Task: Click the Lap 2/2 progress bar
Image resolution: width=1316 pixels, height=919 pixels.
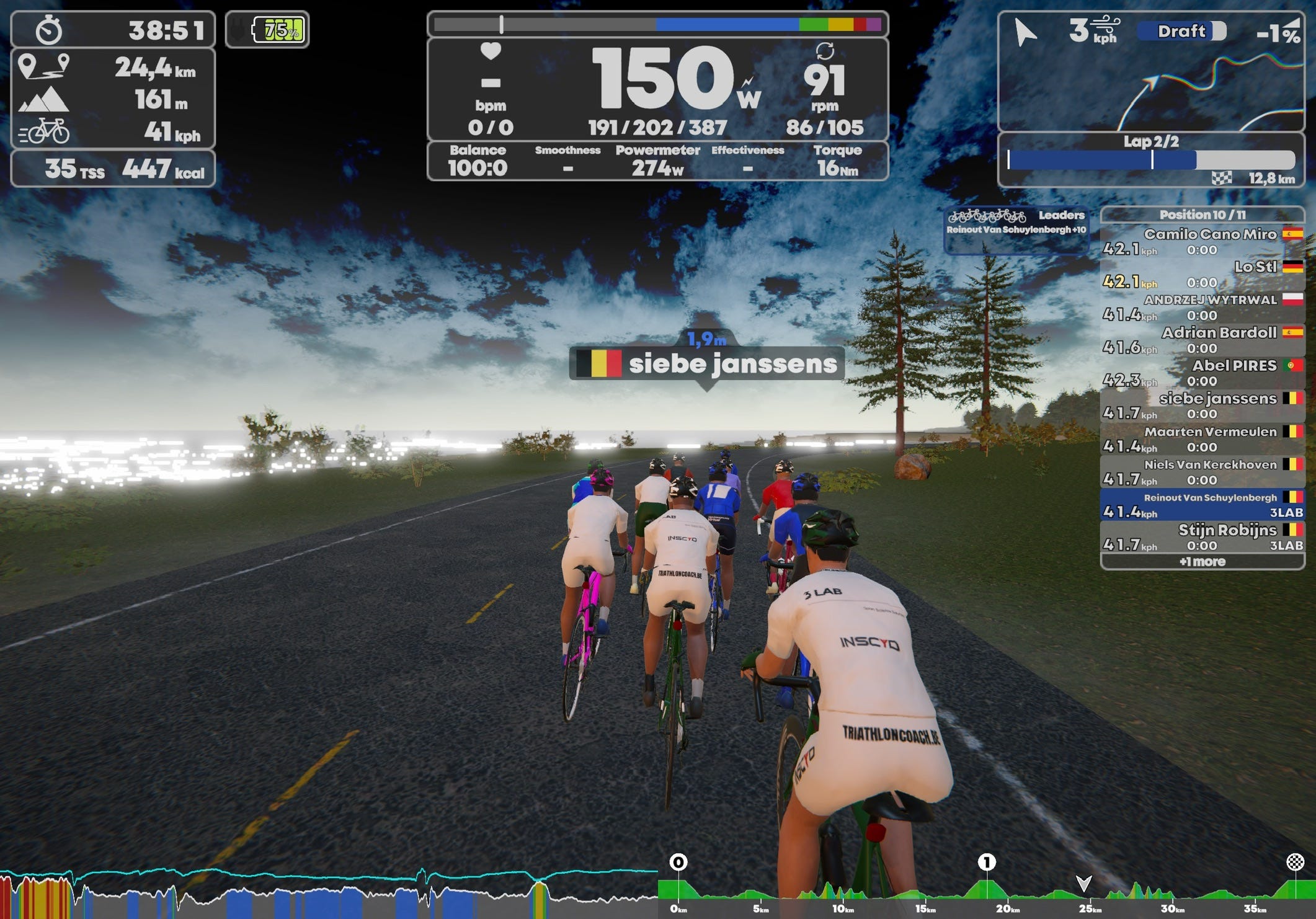Action: click(x=1151, y=160)
